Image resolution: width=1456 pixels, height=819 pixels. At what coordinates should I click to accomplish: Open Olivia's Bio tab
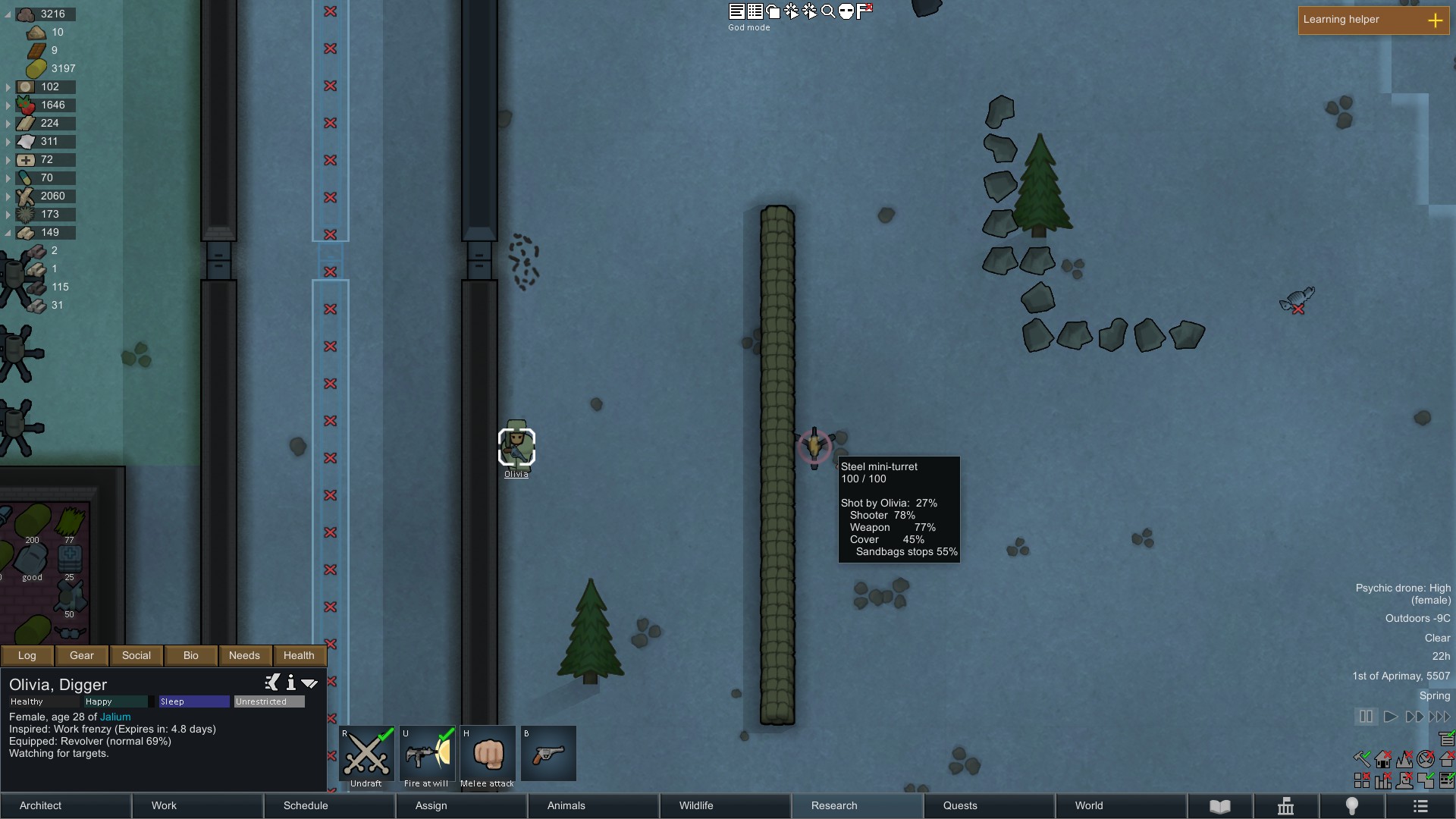tap(190, 655)
